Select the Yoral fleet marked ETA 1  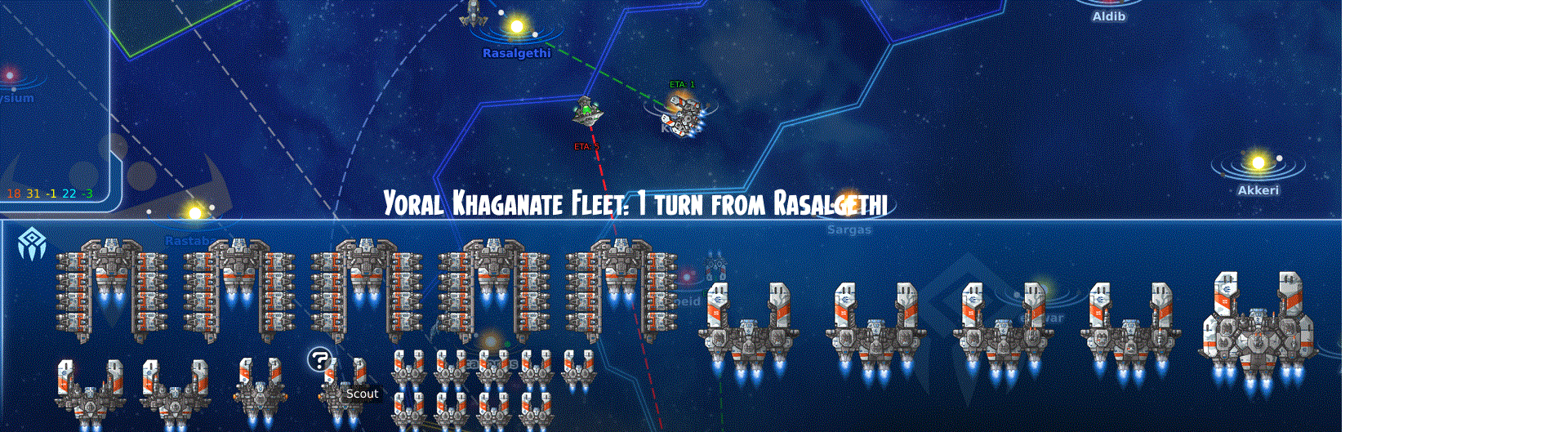coord(684,114)
